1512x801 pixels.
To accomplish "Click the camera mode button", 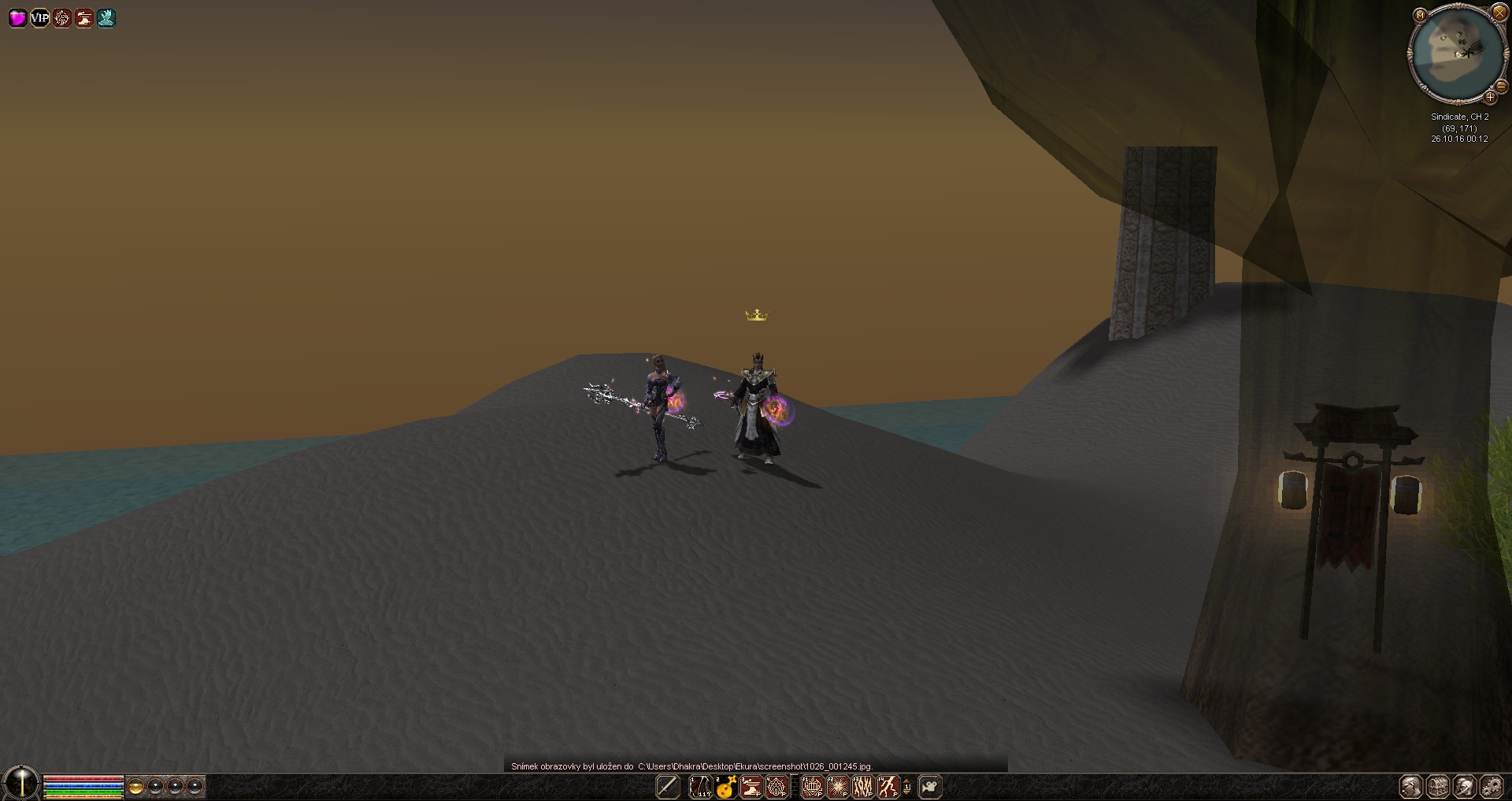I will click(x=930, y=786).
